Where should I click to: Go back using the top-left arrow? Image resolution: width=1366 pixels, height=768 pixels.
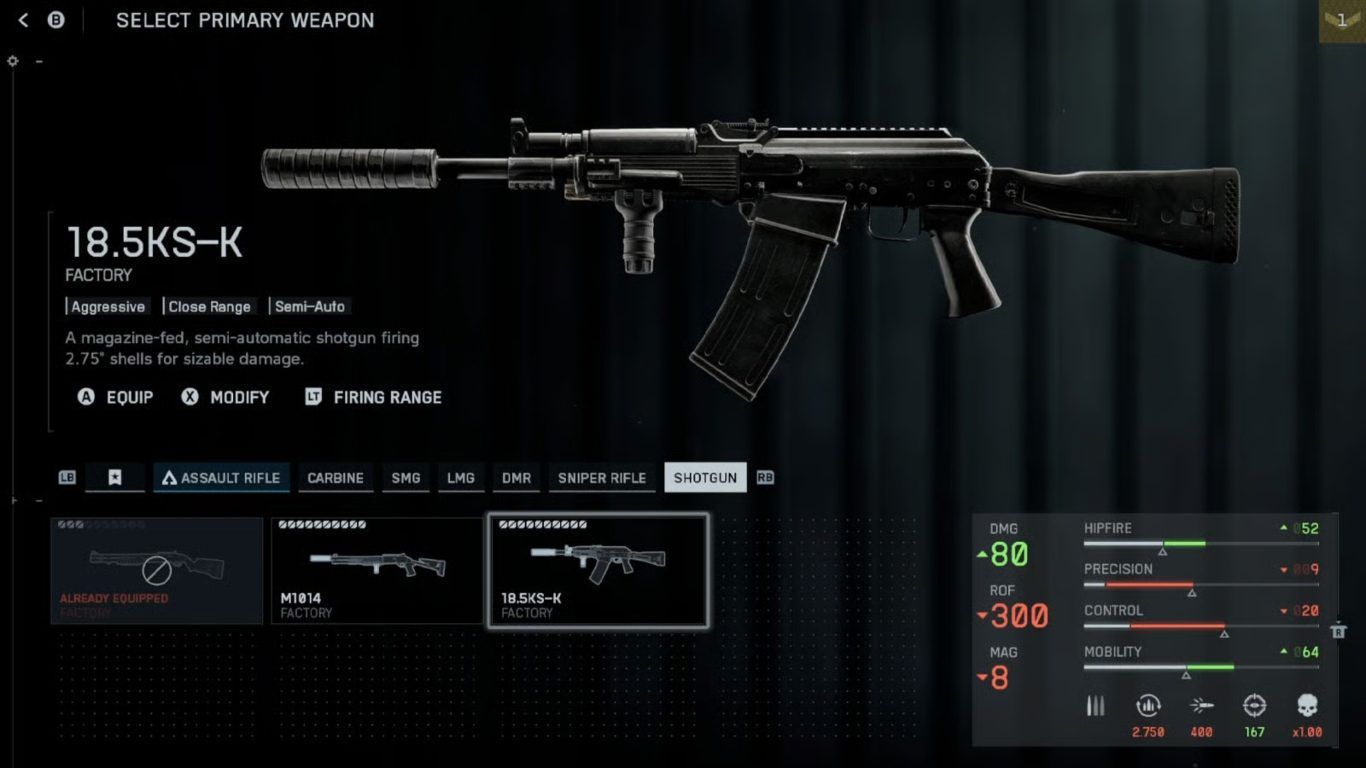(x=24, y=20)
